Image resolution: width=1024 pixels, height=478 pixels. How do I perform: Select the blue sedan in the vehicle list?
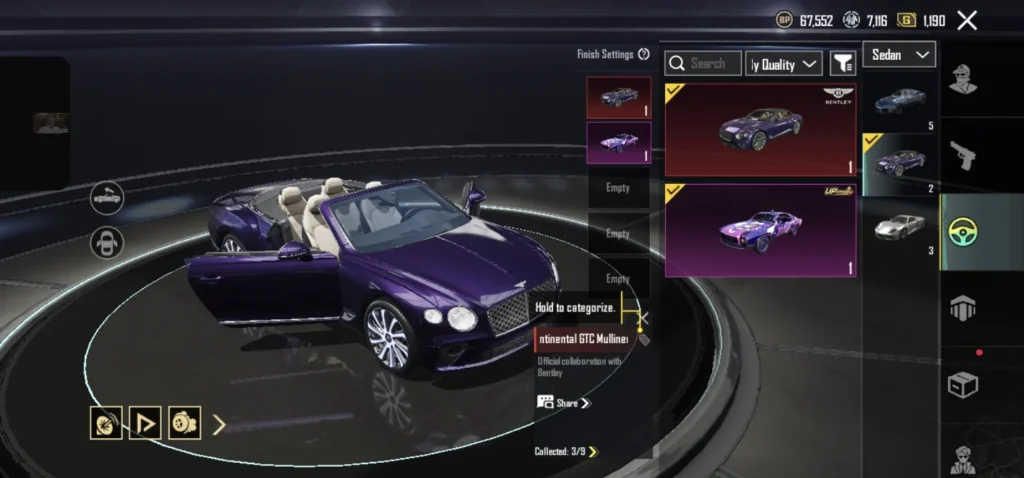pyautogui.click(x=901, y=101)
